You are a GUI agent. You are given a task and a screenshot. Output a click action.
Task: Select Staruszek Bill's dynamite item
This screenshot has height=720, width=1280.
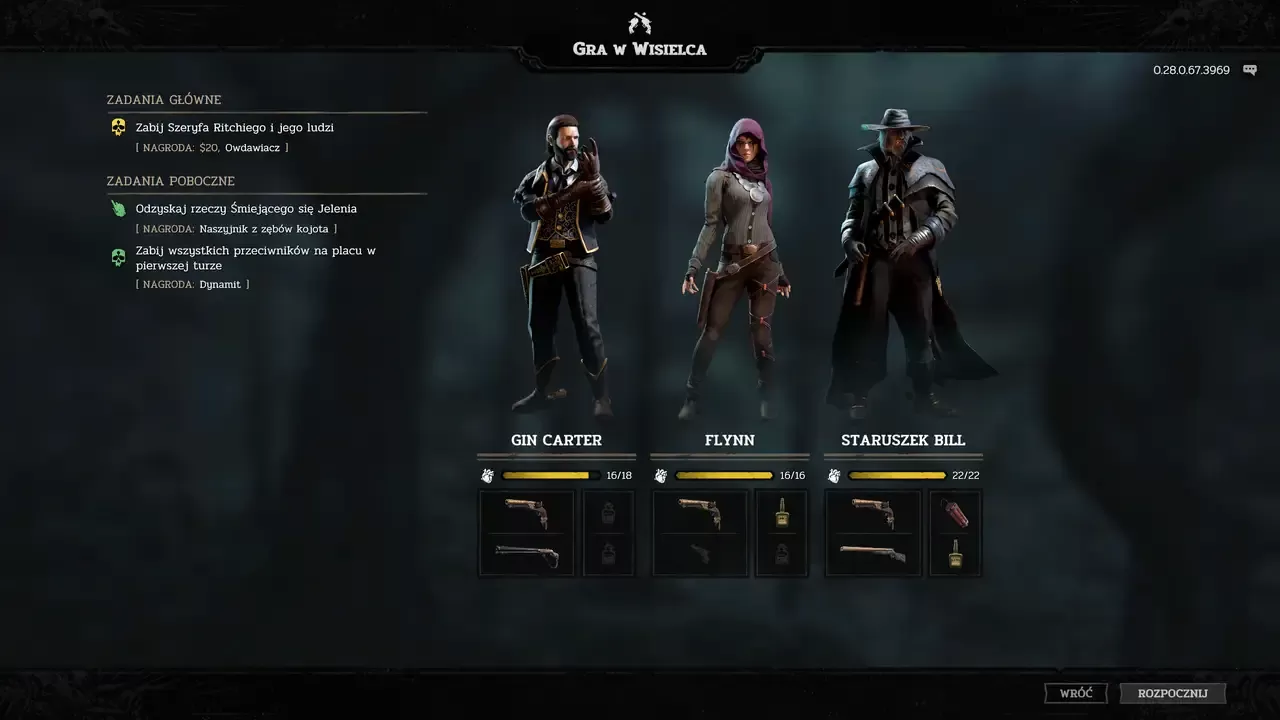[955, 512]
